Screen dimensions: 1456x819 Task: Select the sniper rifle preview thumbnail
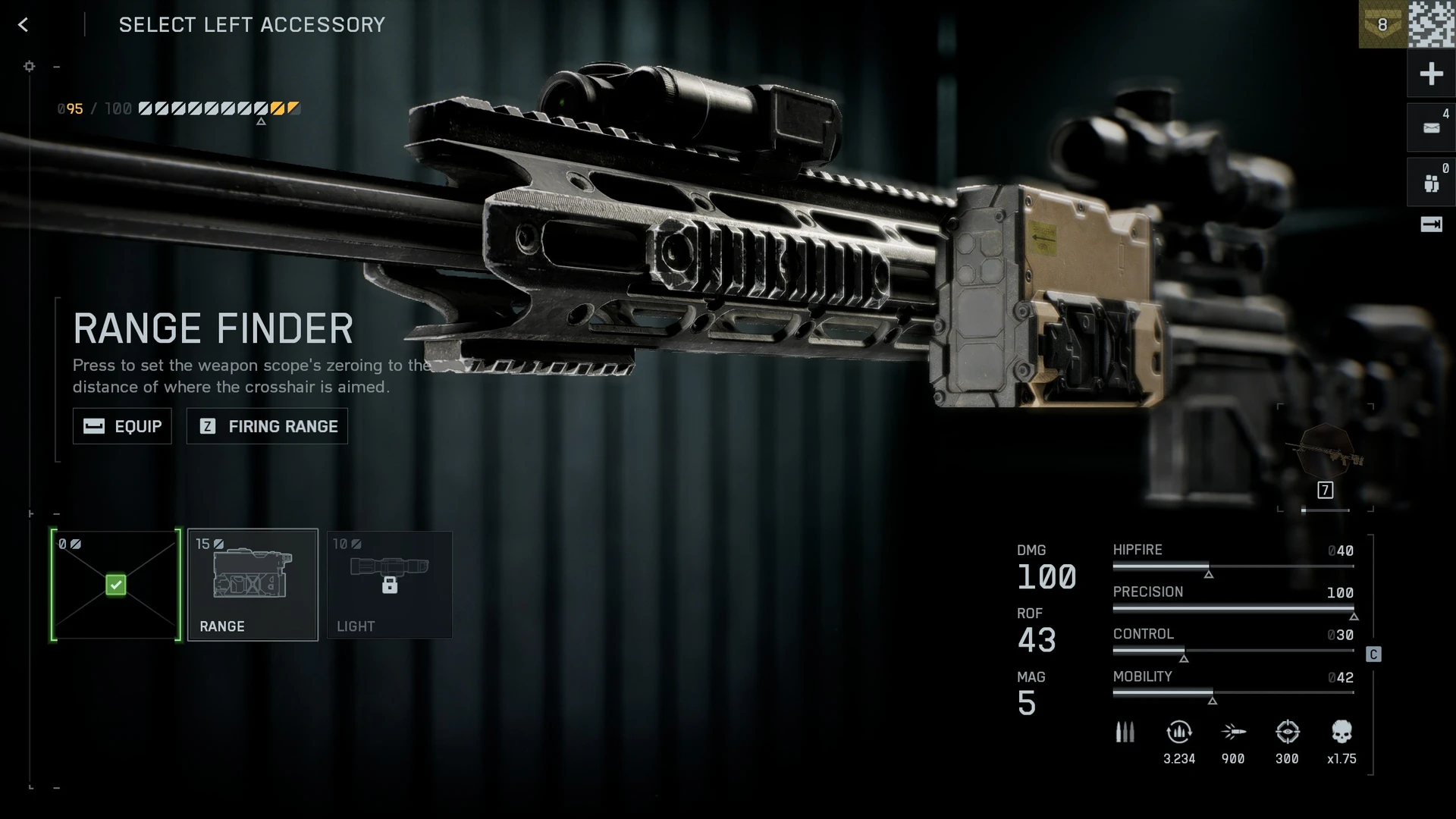click(1326, 455)
